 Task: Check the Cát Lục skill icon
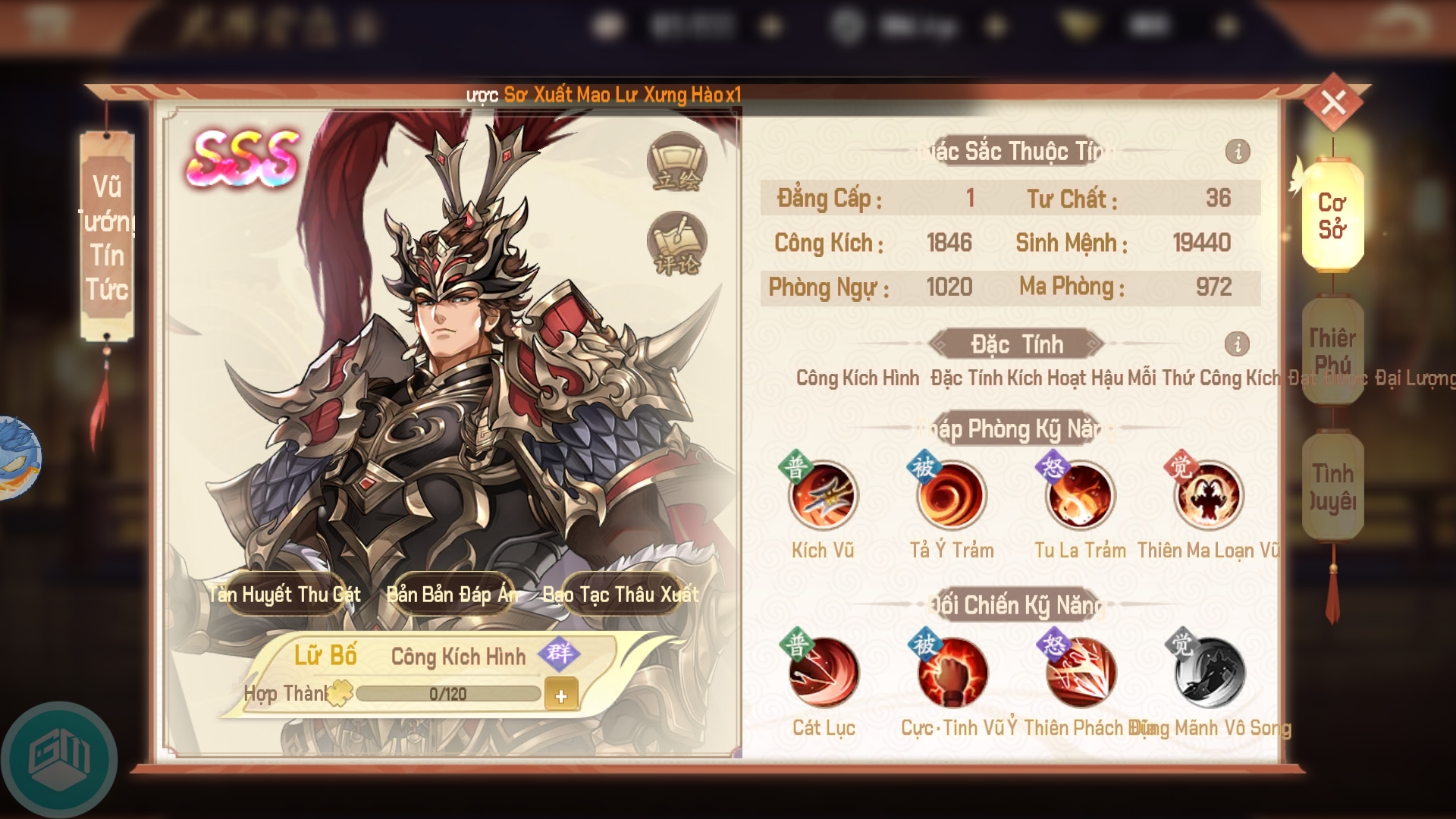(x=824, y=673)
